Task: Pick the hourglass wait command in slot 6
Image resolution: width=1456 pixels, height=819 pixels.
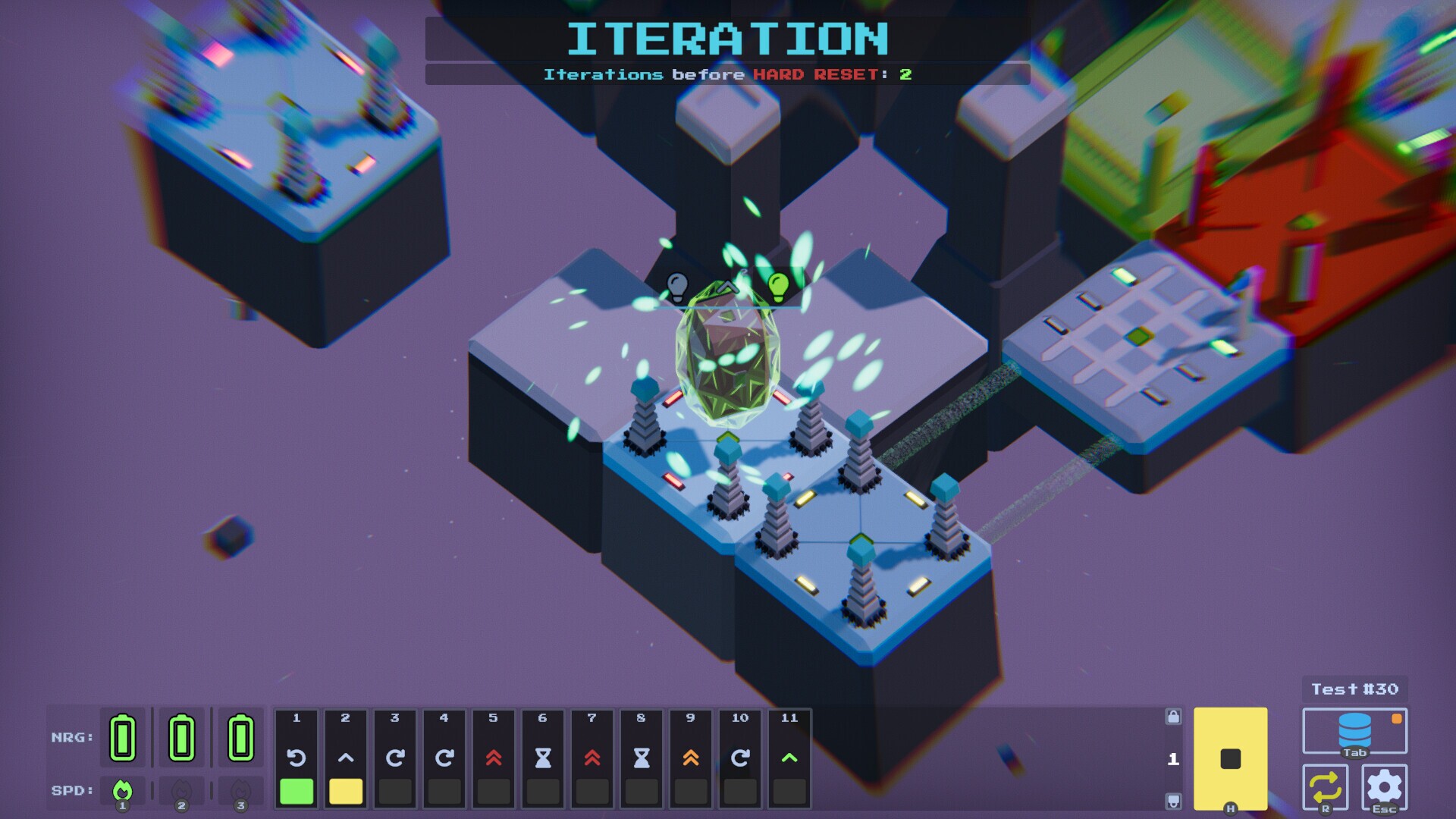Action: [543, 758]
